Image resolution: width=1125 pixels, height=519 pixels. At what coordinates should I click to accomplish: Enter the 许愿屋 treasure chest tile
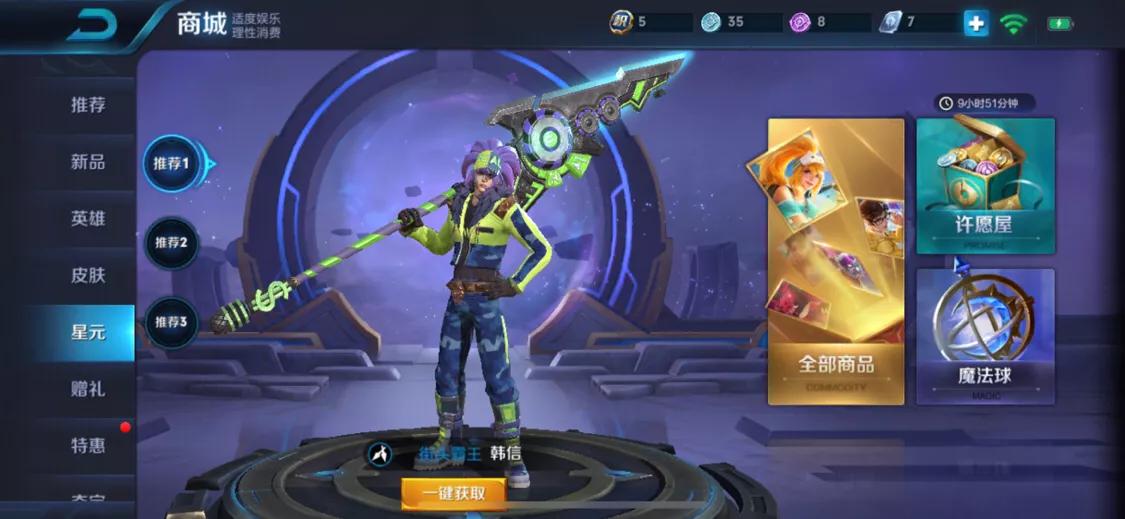pyautogui.click(x=985, y=186)
